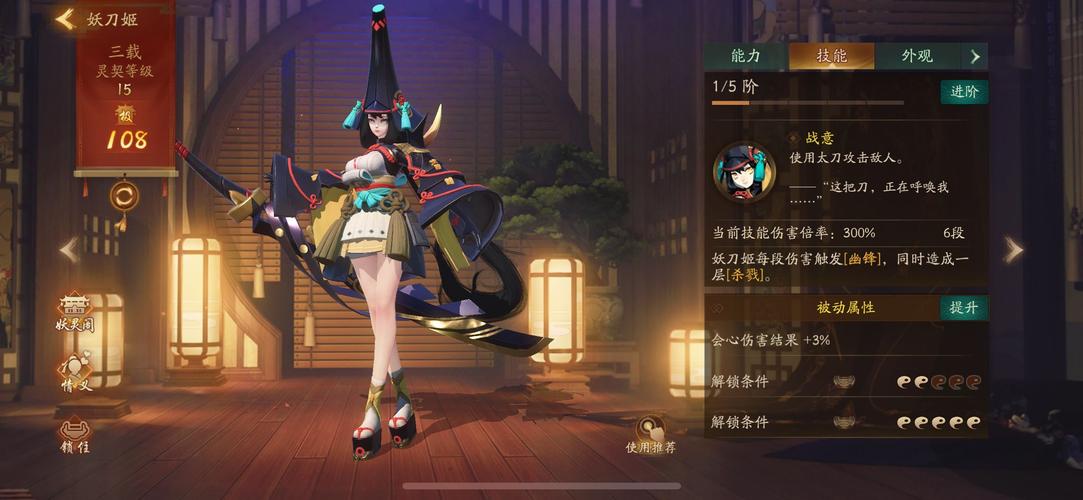
Task: Tap the 进阶 advance button
Action: [x=964, y=92]
